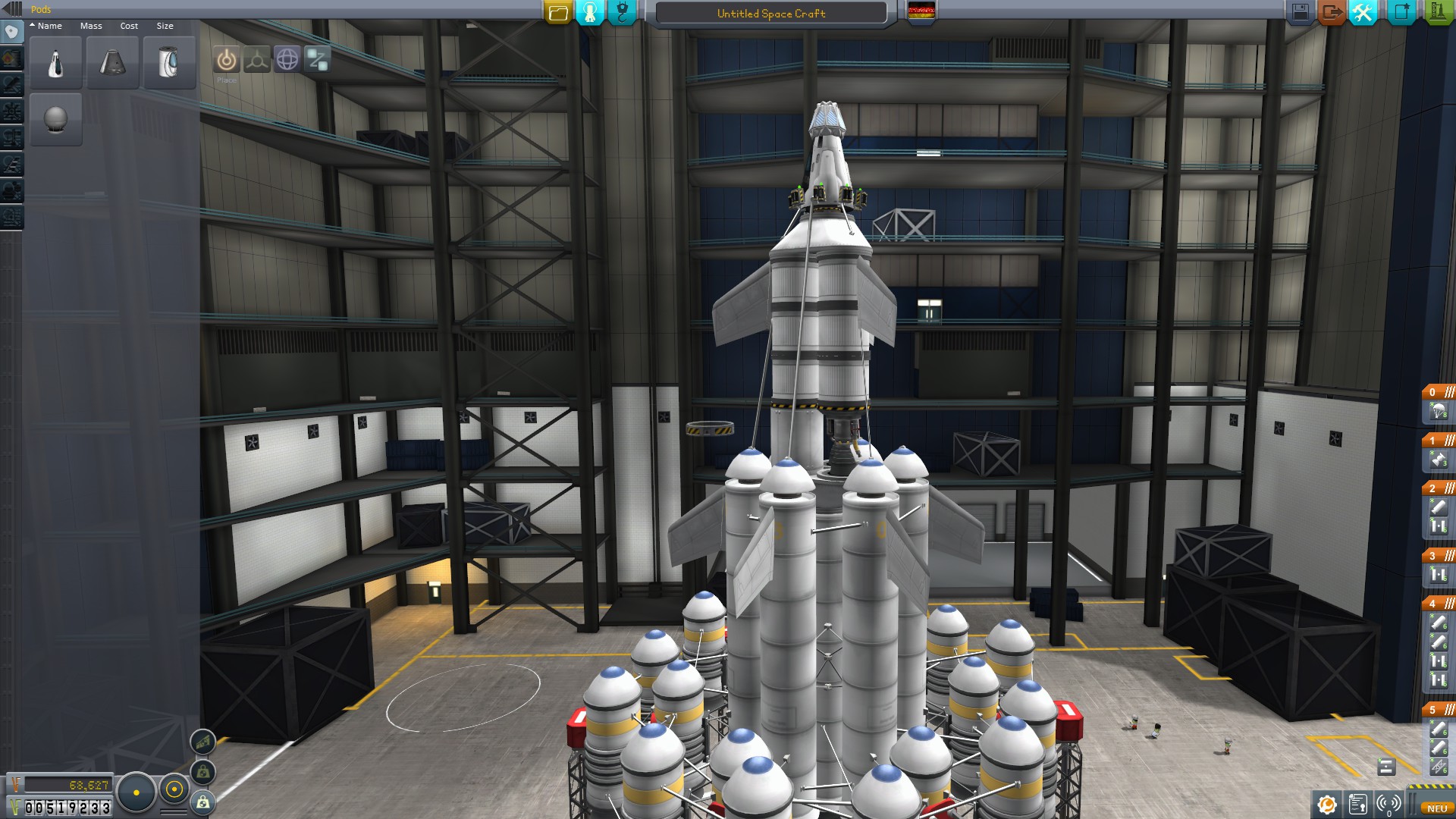1456x819 pixels.
Task: Collapse the parts panel with arrow
Action: coord(11,9)
